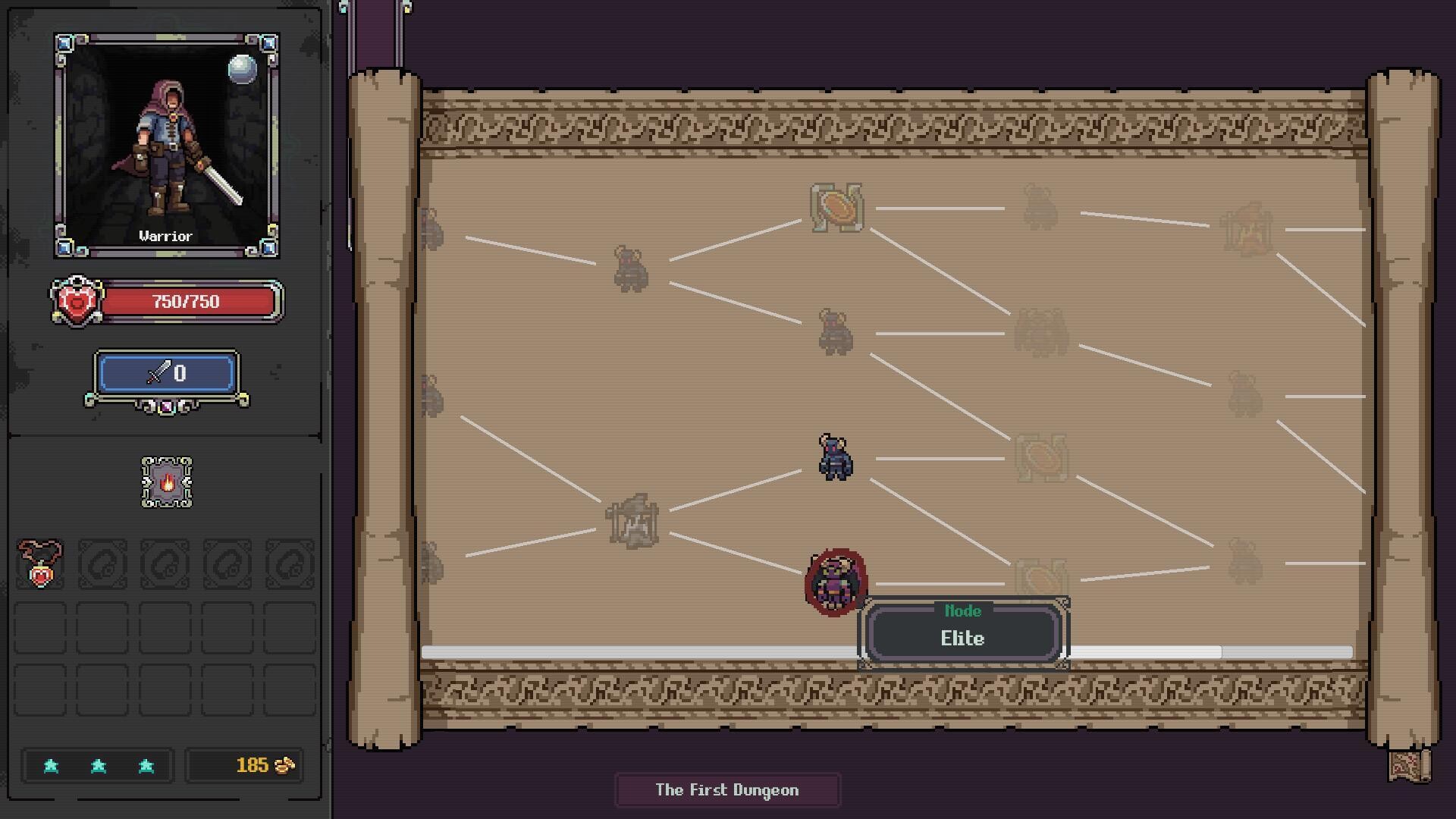Click the heart amulet trinket in its slot
1456x819 pixels.
click(40, 563)
